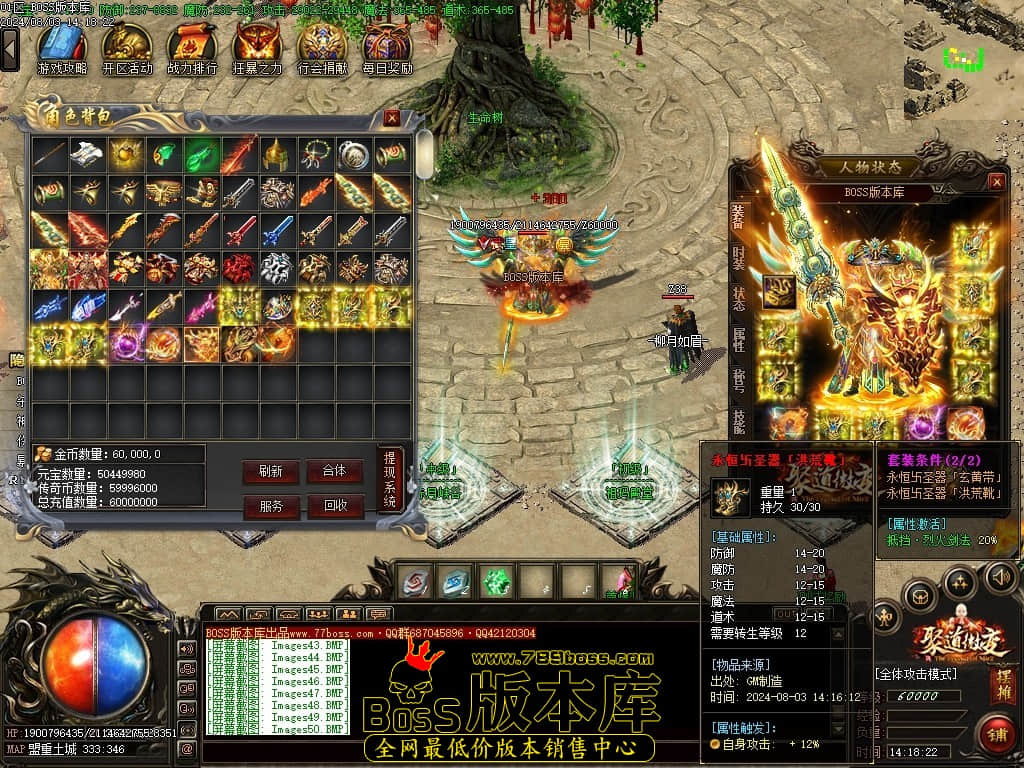The height and width of the screenshot is (768, 1024).
Task: Toggle the speaker sound button
Action: (x=1000, y=577)
